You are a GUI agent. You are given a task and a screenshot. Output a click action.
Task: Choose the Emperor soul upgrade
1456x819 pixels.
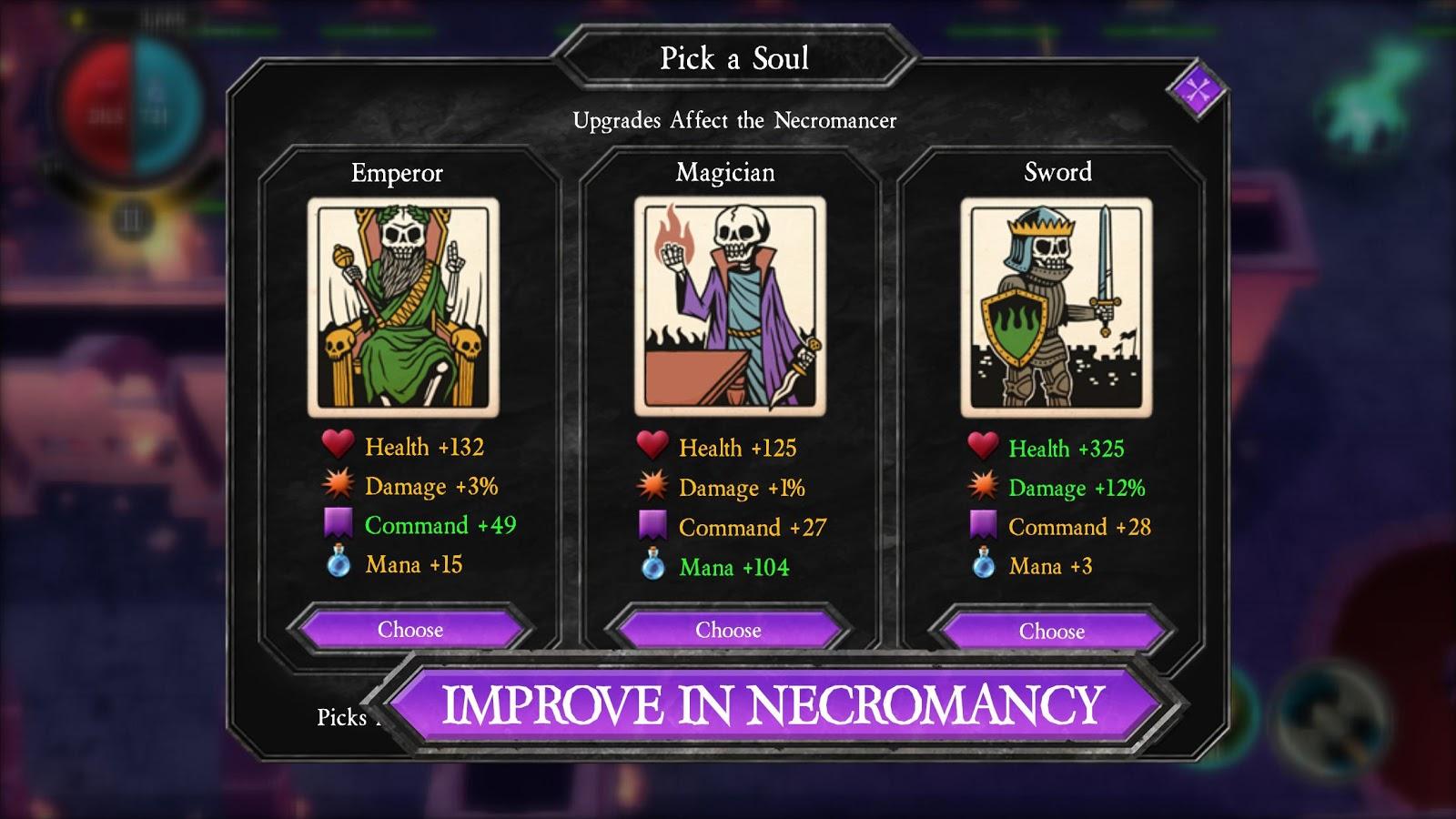point(409,630)
